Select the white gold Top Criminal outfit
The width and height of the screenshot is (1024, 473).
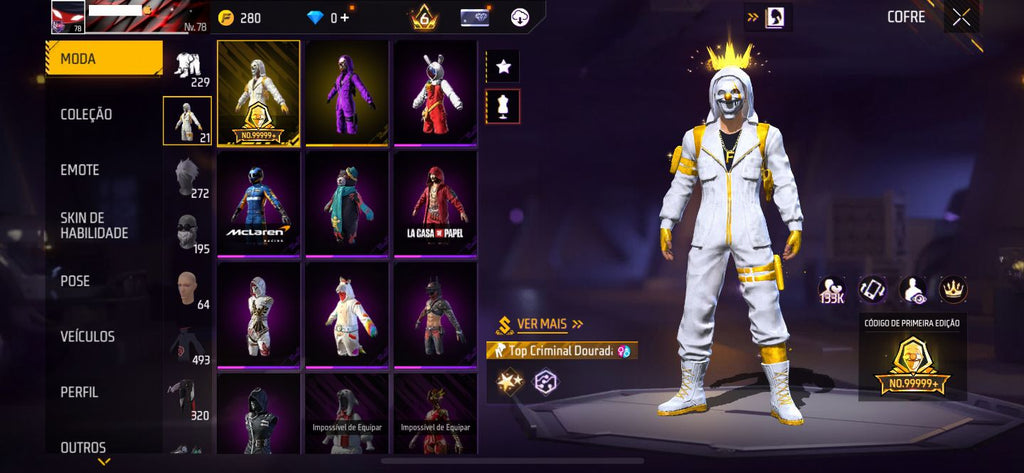(x=259, y=93)
